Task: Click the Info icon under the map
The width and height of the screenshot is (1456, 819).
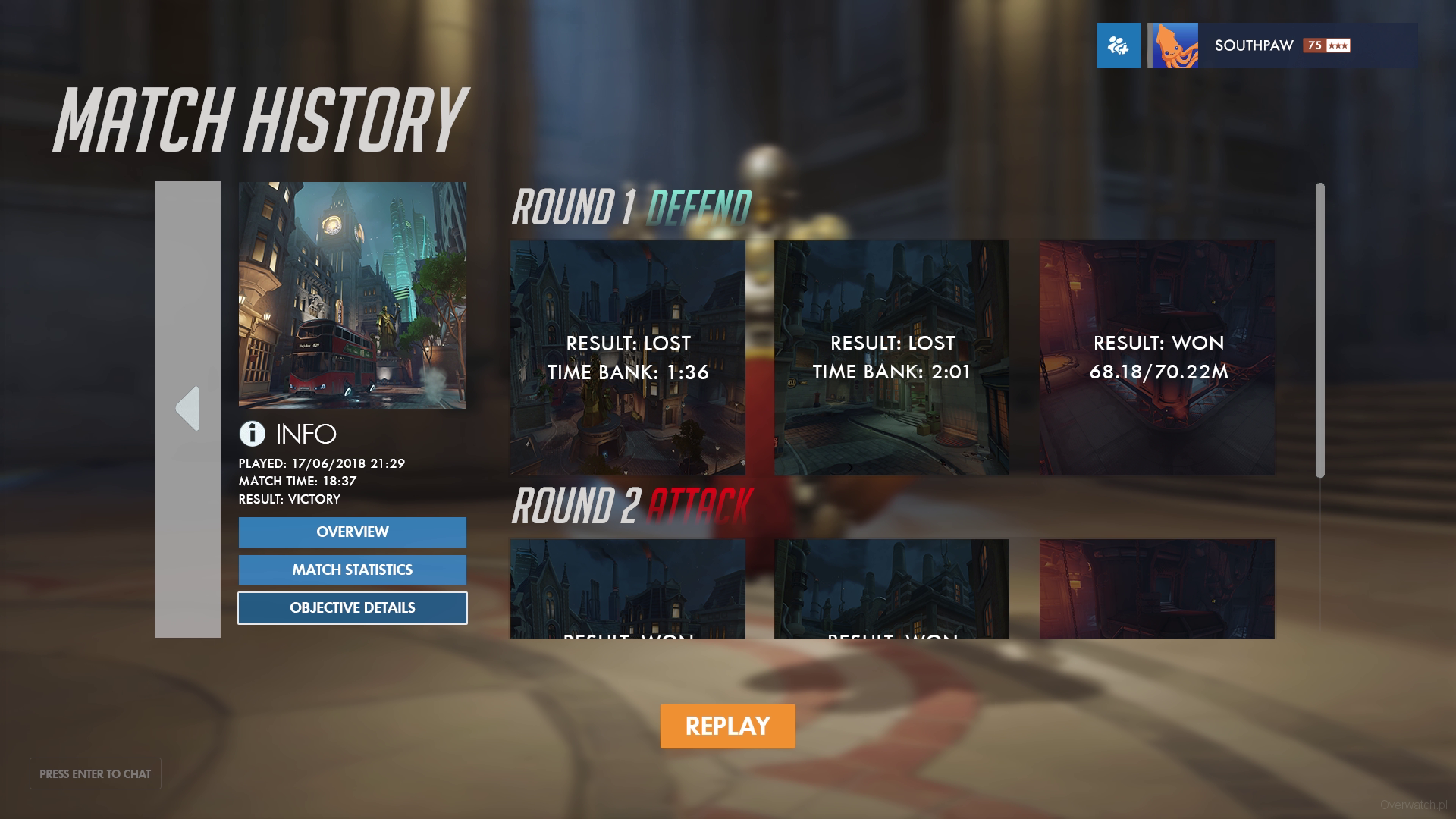Action: coord(252,434)
